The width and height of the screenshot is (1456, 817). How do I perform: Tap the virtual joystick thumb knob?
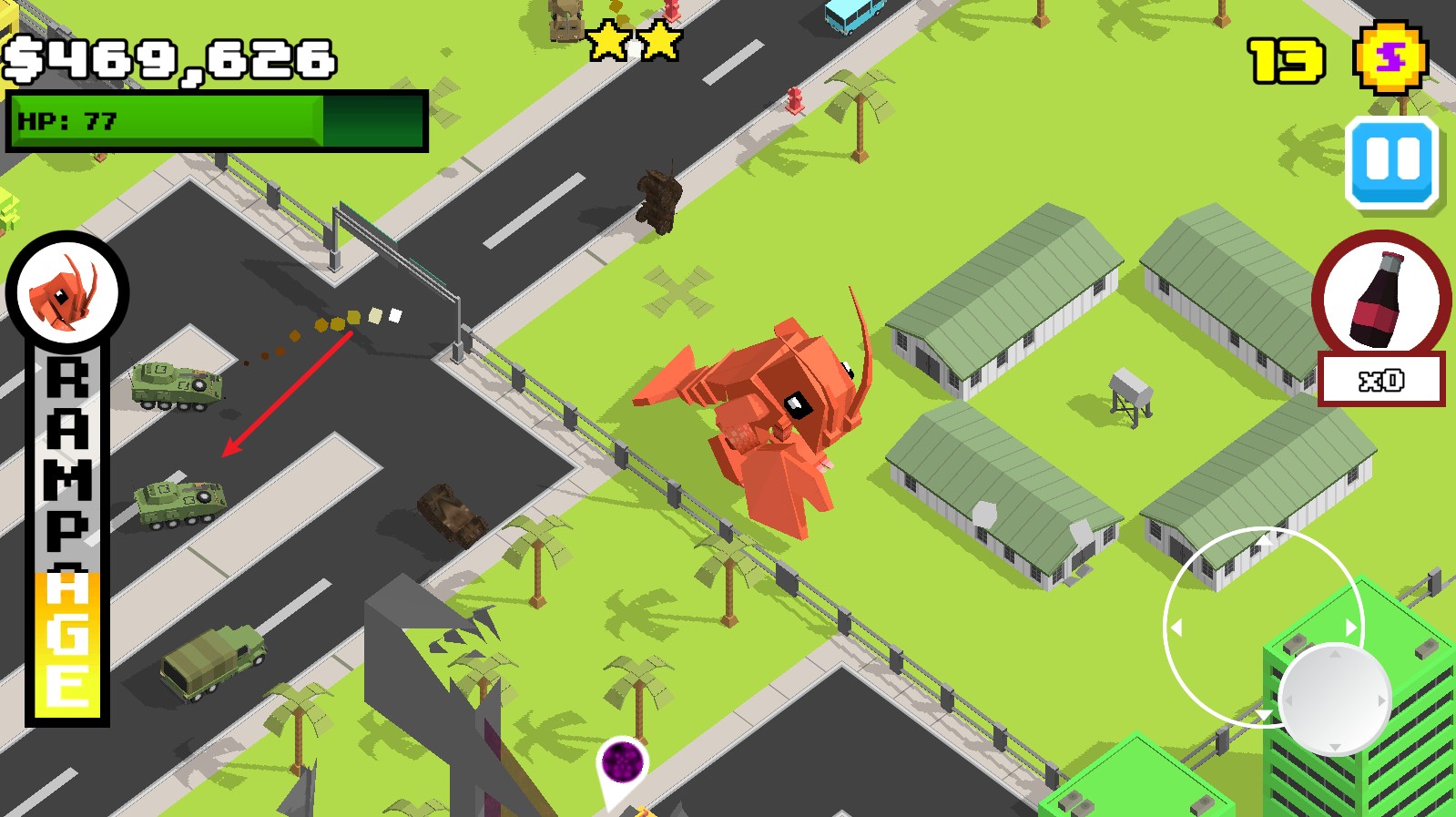point(1334,699)
